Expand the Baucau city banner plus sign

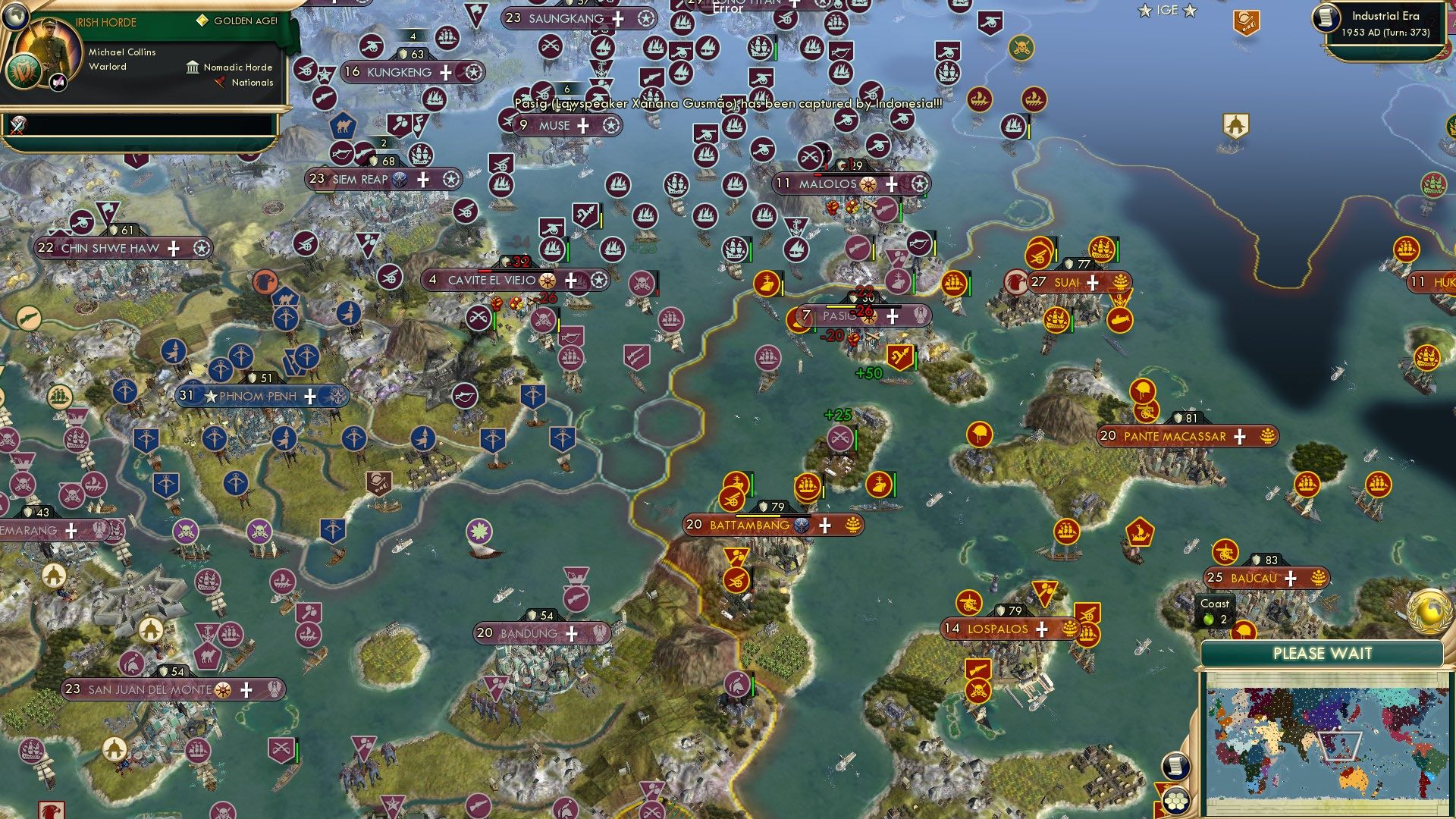[x=1290, y=578]
